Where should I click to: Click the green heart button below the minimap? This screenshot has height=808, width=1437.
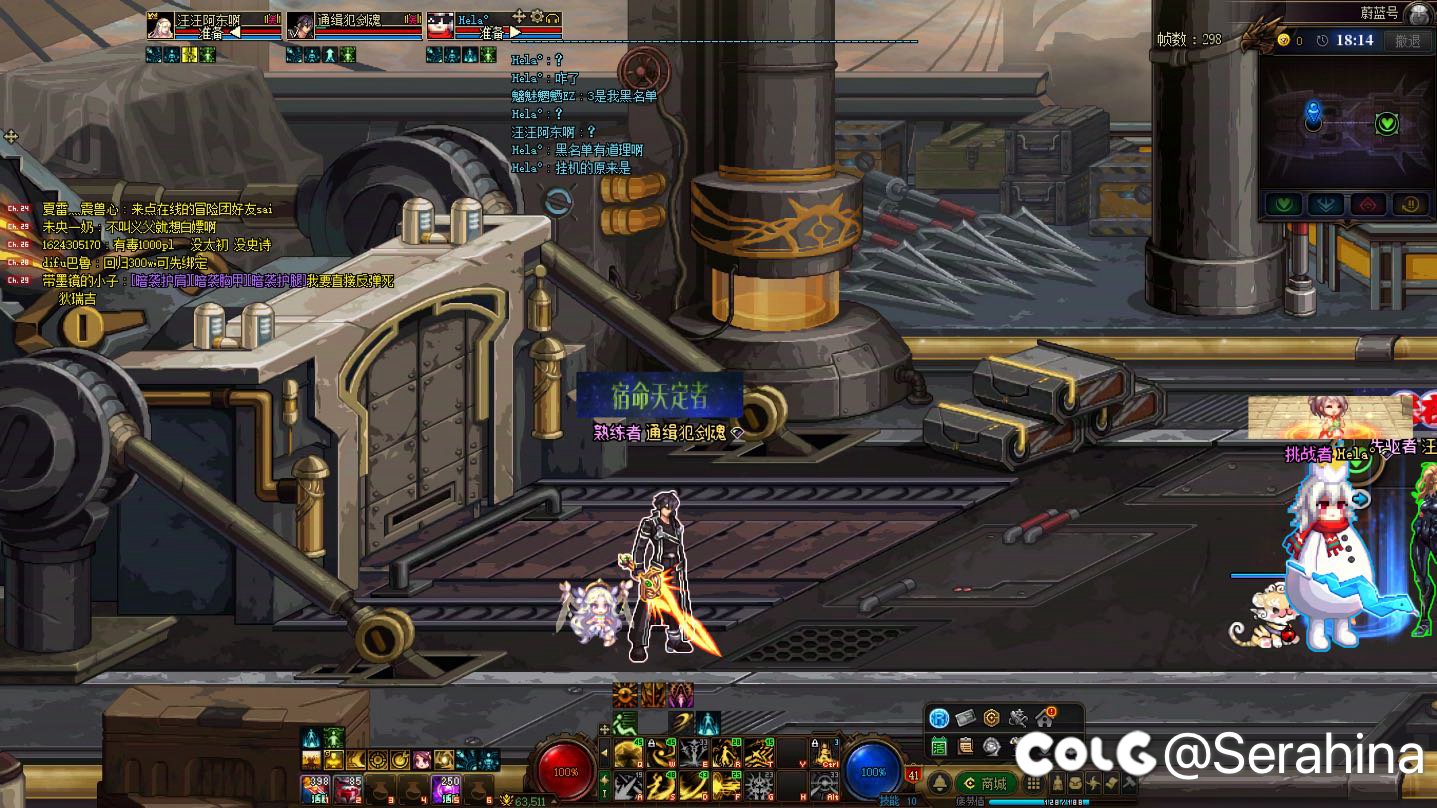1283,204
